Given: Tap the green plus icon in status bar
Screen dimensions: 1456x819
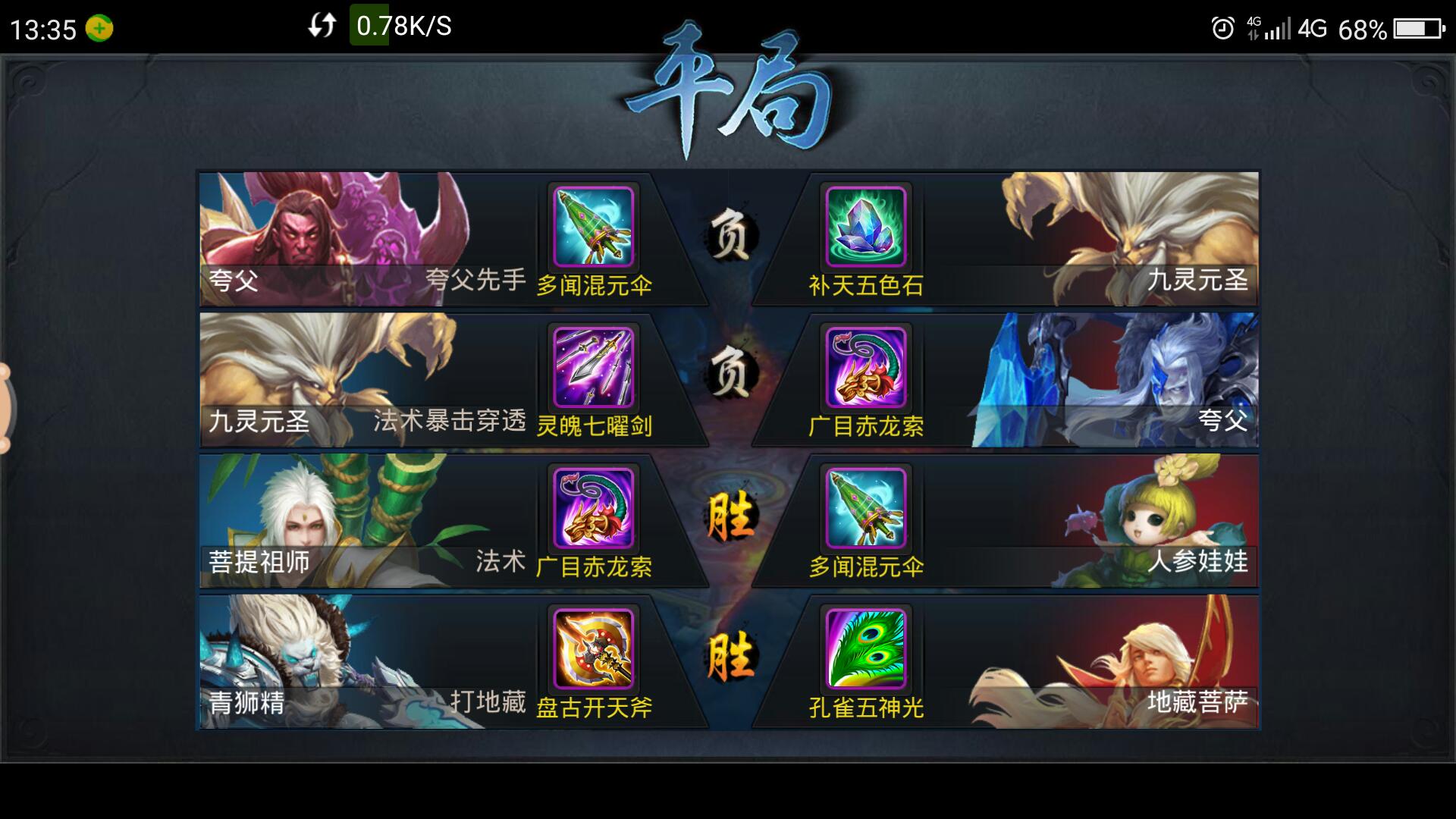Looking at the screenshot, I should point(99,27).
